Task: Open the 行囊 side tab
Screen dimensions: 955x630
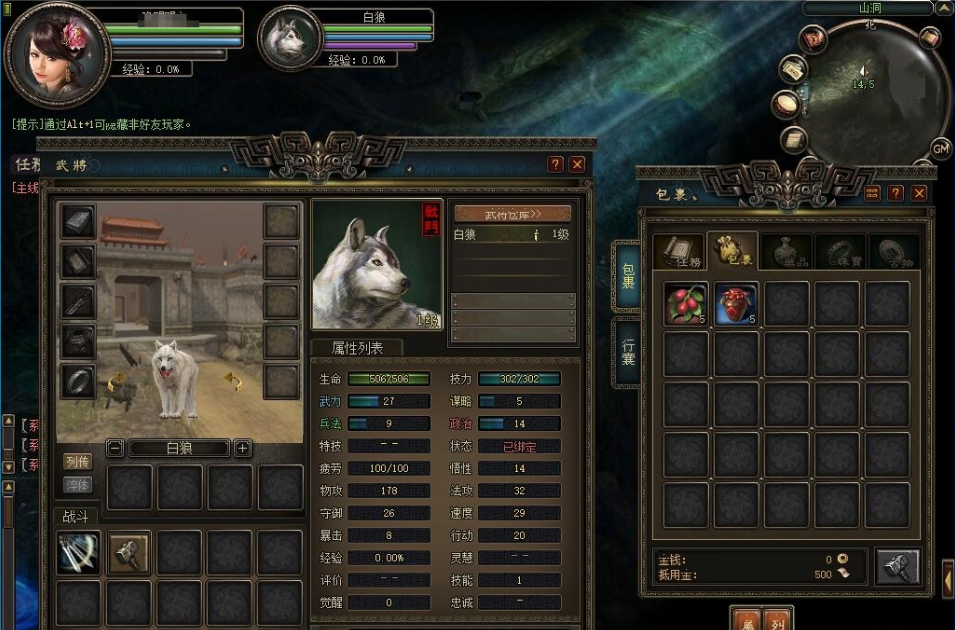Action: click(627, 352)
